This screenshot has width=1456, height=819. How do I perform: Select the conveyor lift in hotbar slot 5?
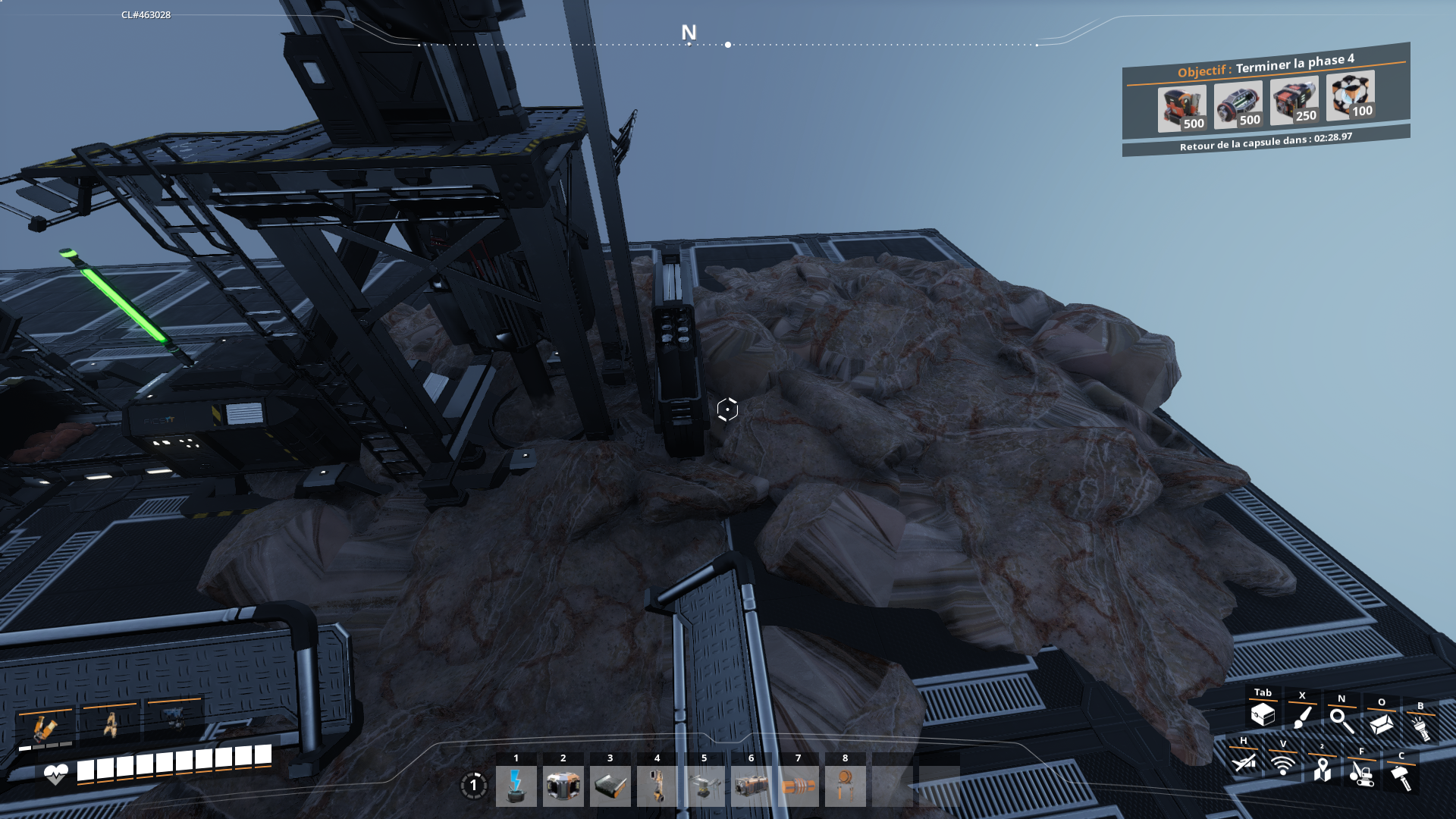coord(704,786)
